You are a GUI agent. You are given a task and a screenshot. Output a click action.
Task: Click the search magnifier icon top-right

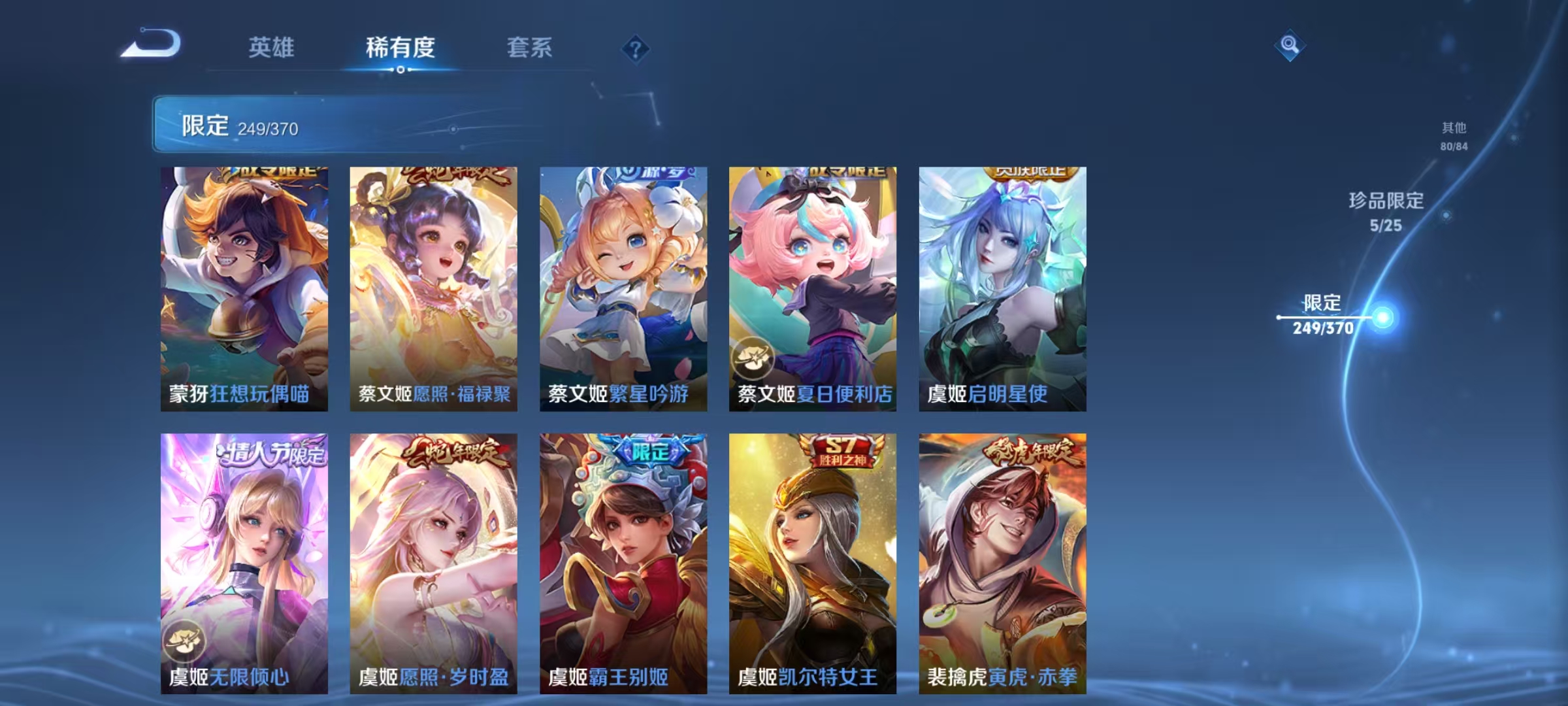click(x=1288, y=47)
